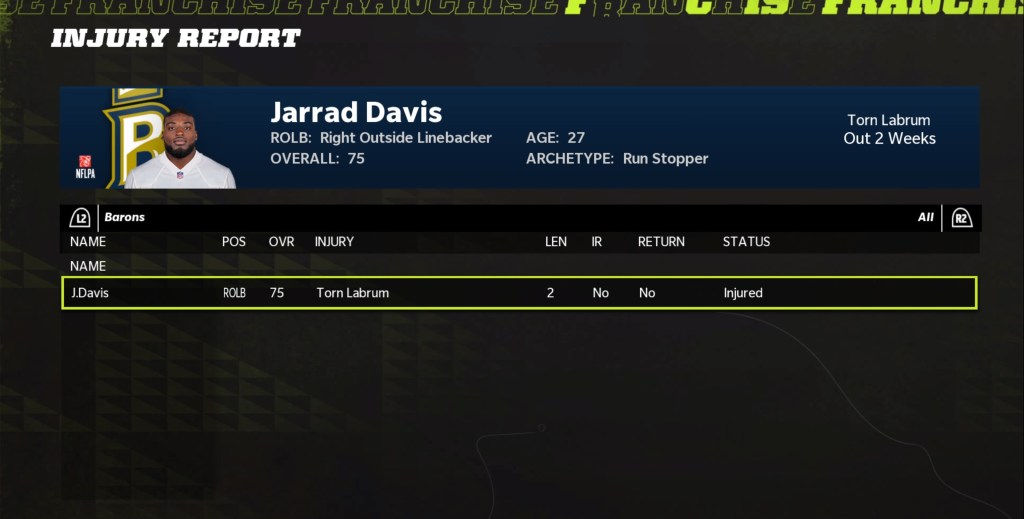Choose the All position filter
Screen dimensions: 1024x519
pyautogui.click(x=925, y=217)
